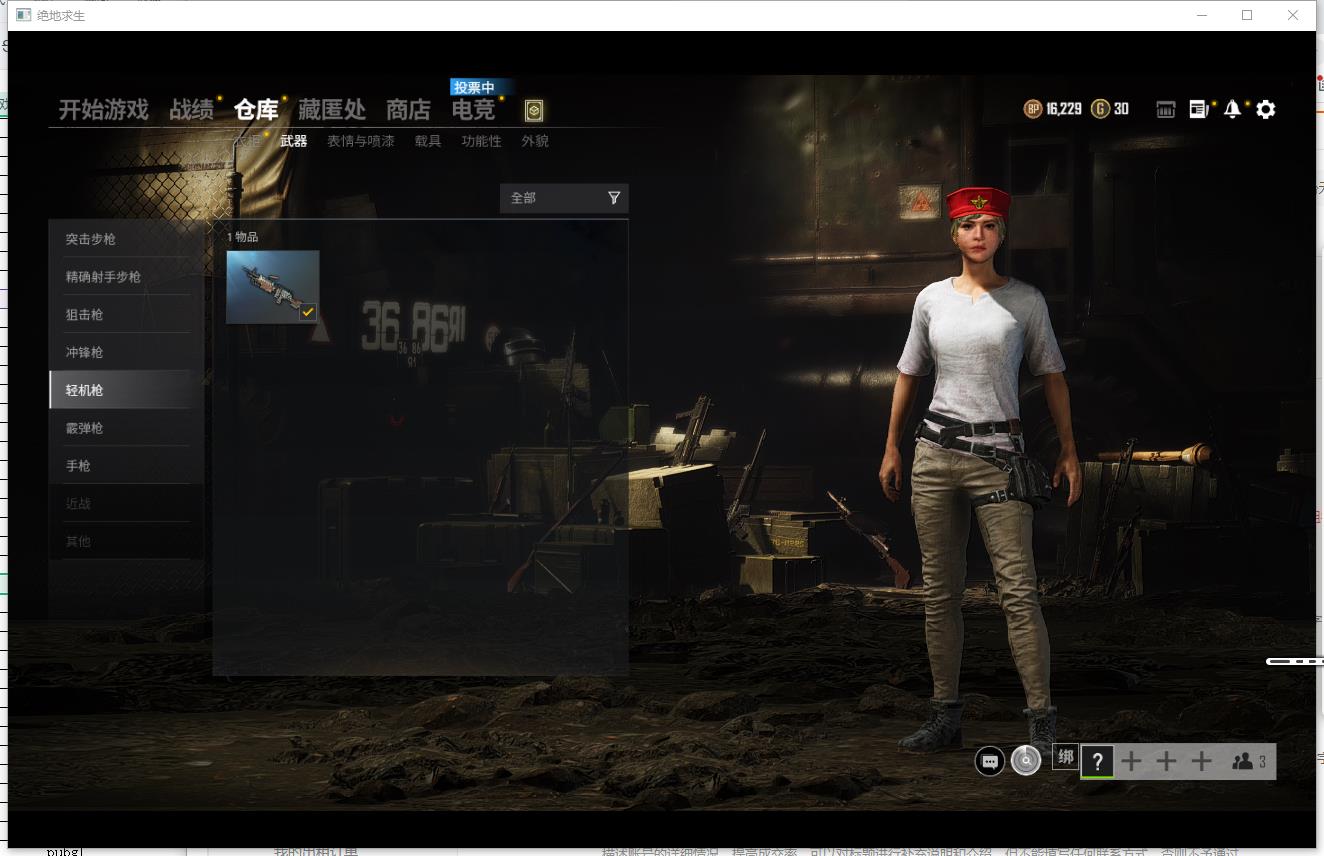This screenshot has height=856, width=1324.
Task: Select the equipped light machine gun skin thumbnail
Action: tap(273, 287)
